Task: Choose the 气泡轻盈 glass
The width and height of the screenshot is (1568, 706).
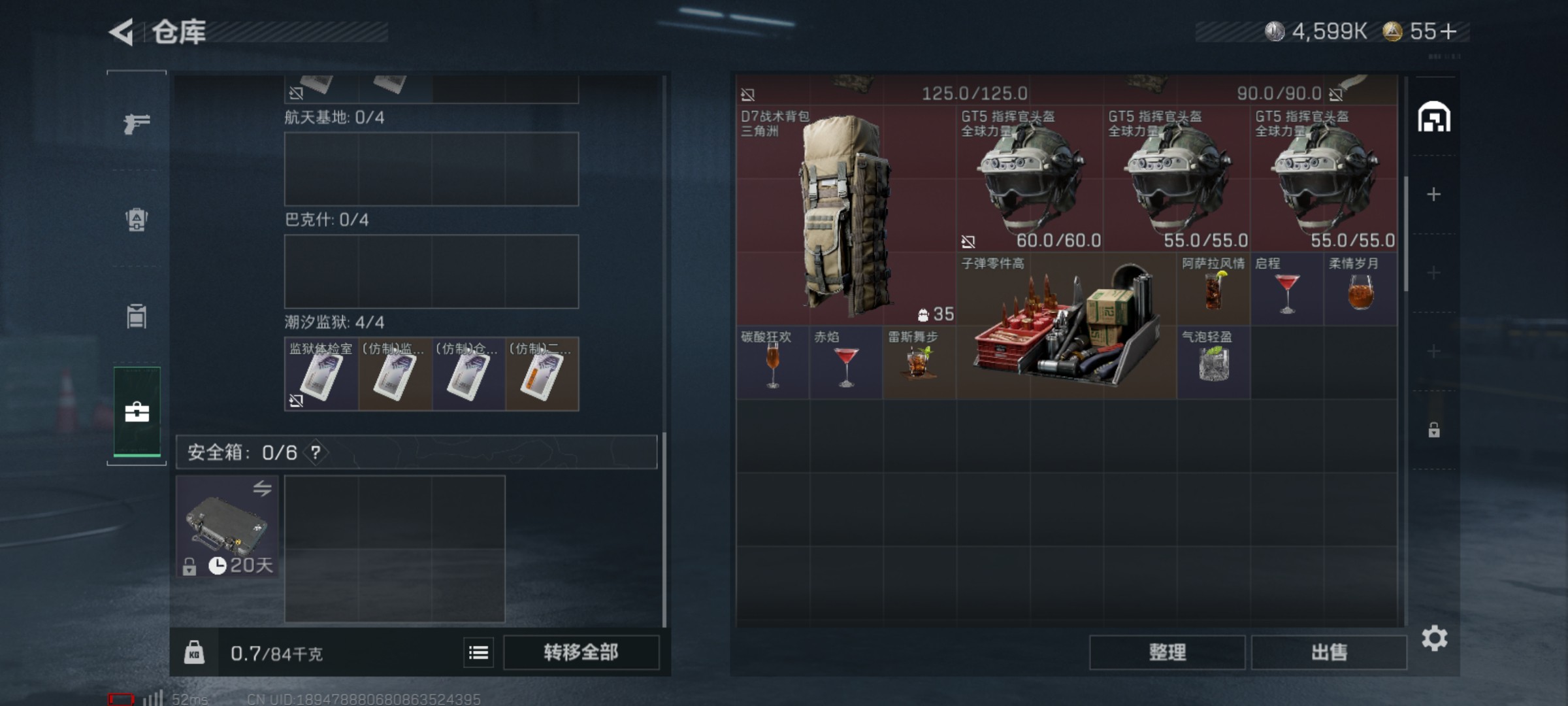Action: [1213, 363]
